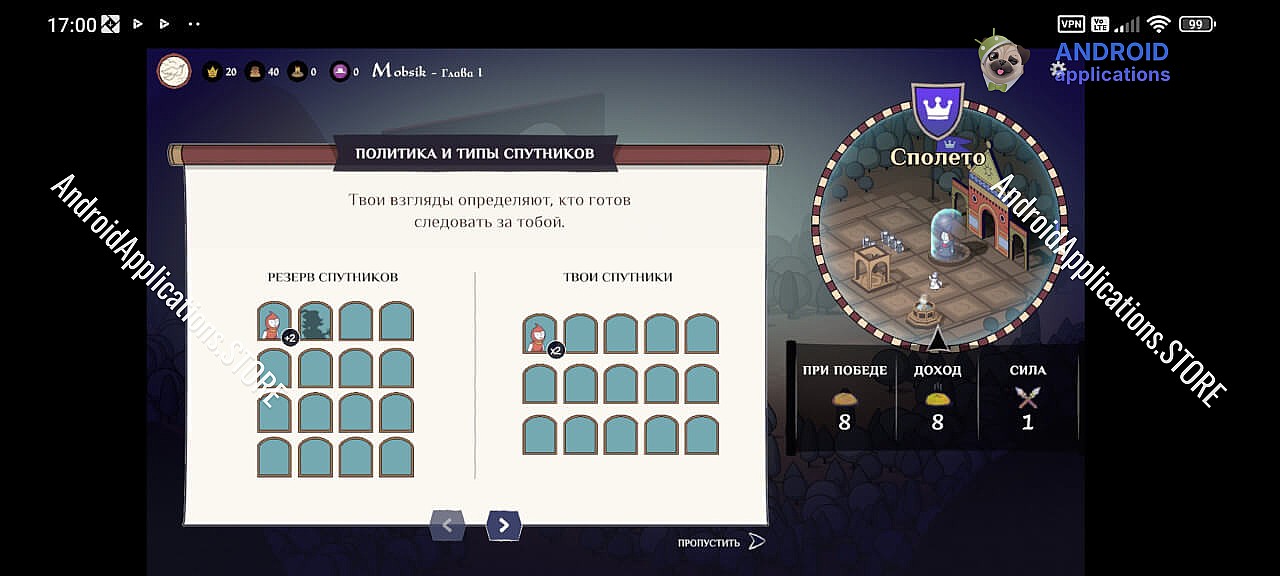Skip the tutorial with Пропустить
1280x576 pixels.
(x=720, y=542)
